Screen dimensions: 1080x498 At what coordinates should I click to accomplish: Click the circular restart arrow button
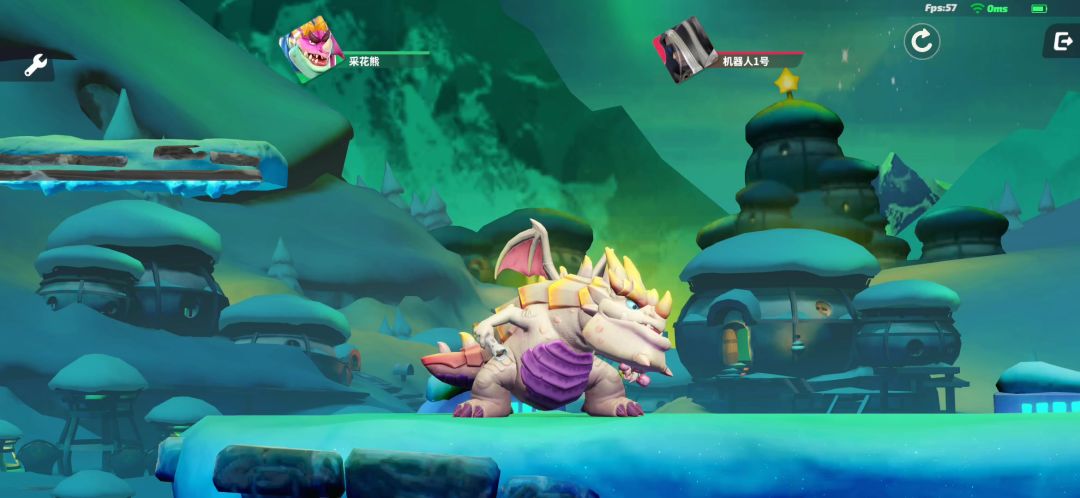pyautogui.click(x=921, y=42)
